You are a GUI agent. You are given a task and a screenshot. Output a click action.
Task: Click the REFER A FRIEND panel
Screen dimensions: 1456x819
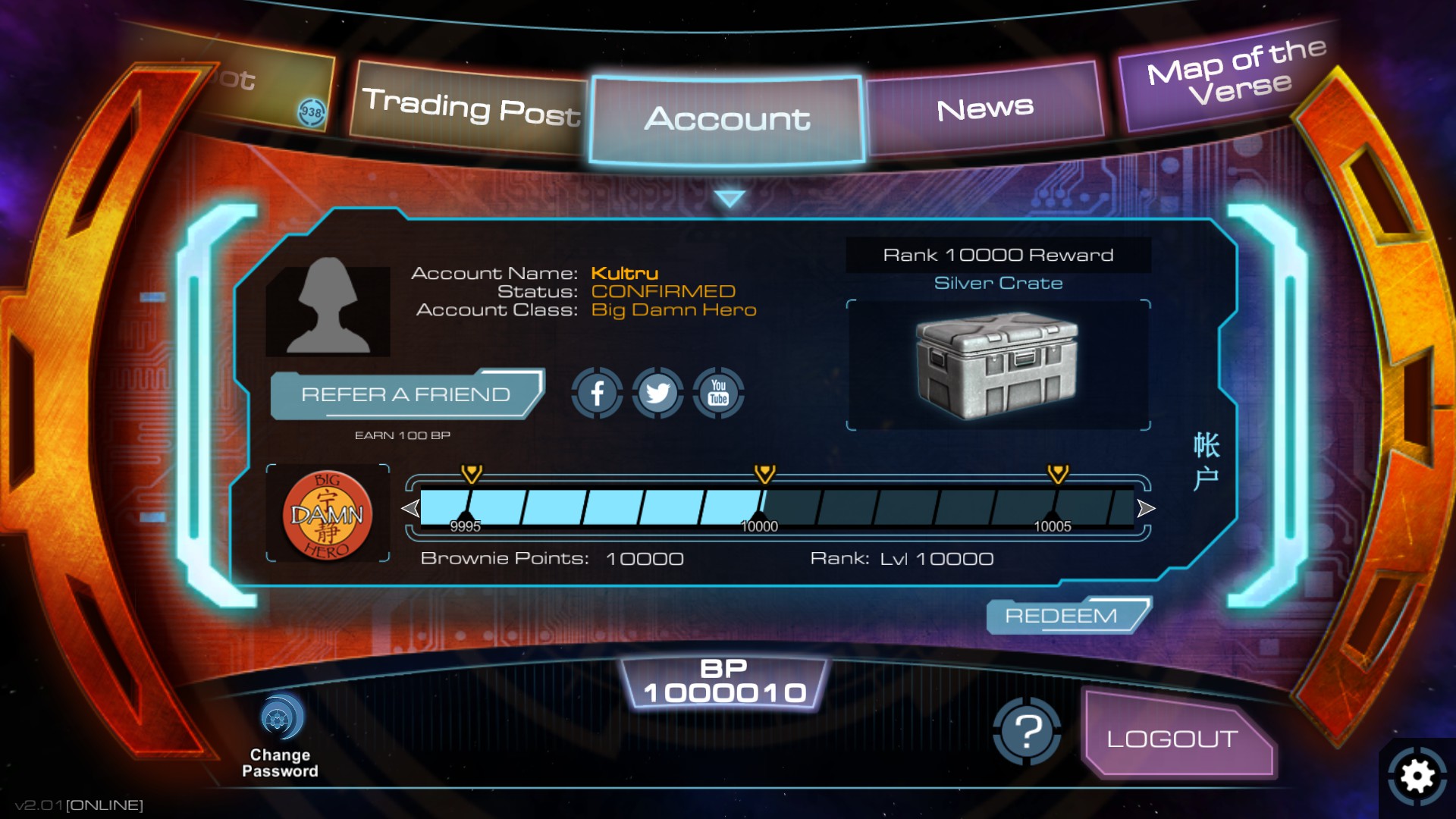point(406,394)
